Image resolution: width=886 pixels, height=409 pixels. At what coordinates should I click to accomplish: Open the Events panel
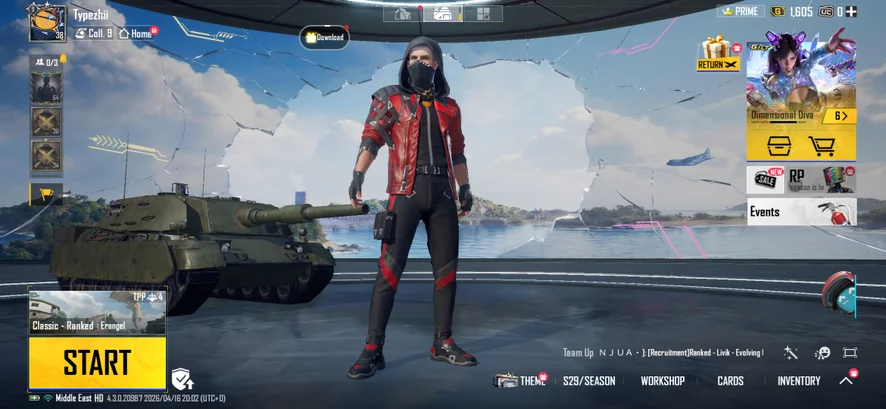801,211
